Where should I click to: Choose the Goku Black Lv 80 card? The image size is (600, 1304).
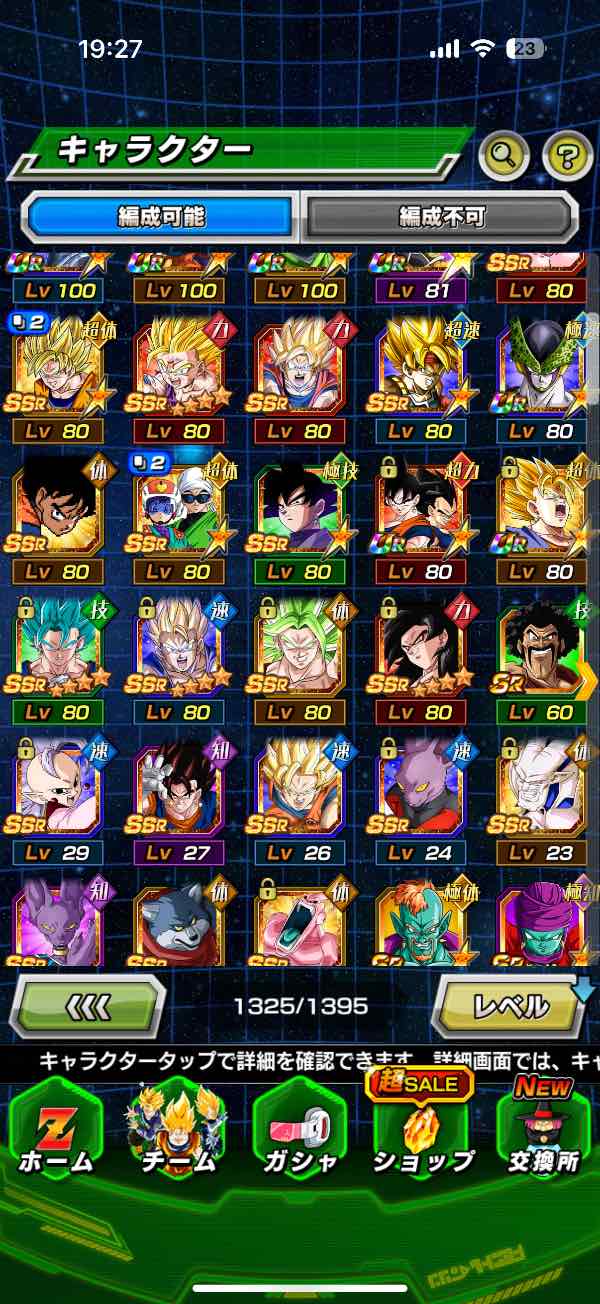click(299, 515)
